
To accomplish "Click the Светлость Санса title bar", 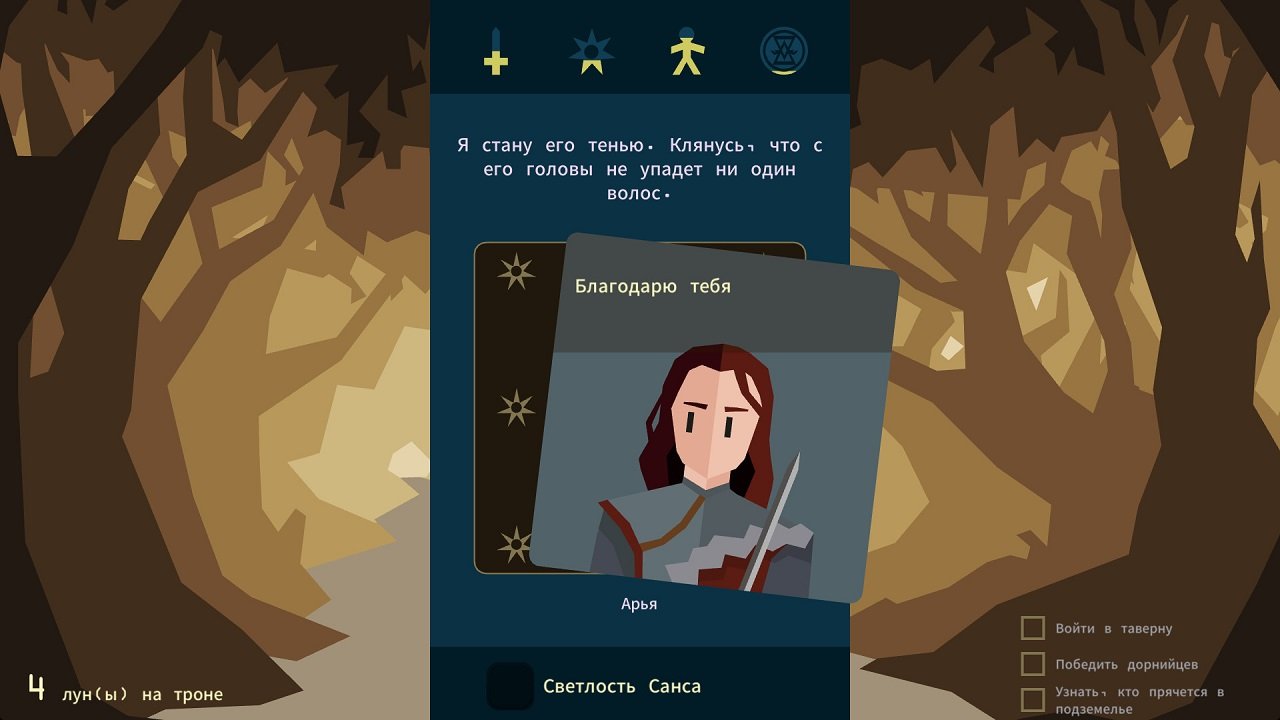I will [x=640, y=687].
